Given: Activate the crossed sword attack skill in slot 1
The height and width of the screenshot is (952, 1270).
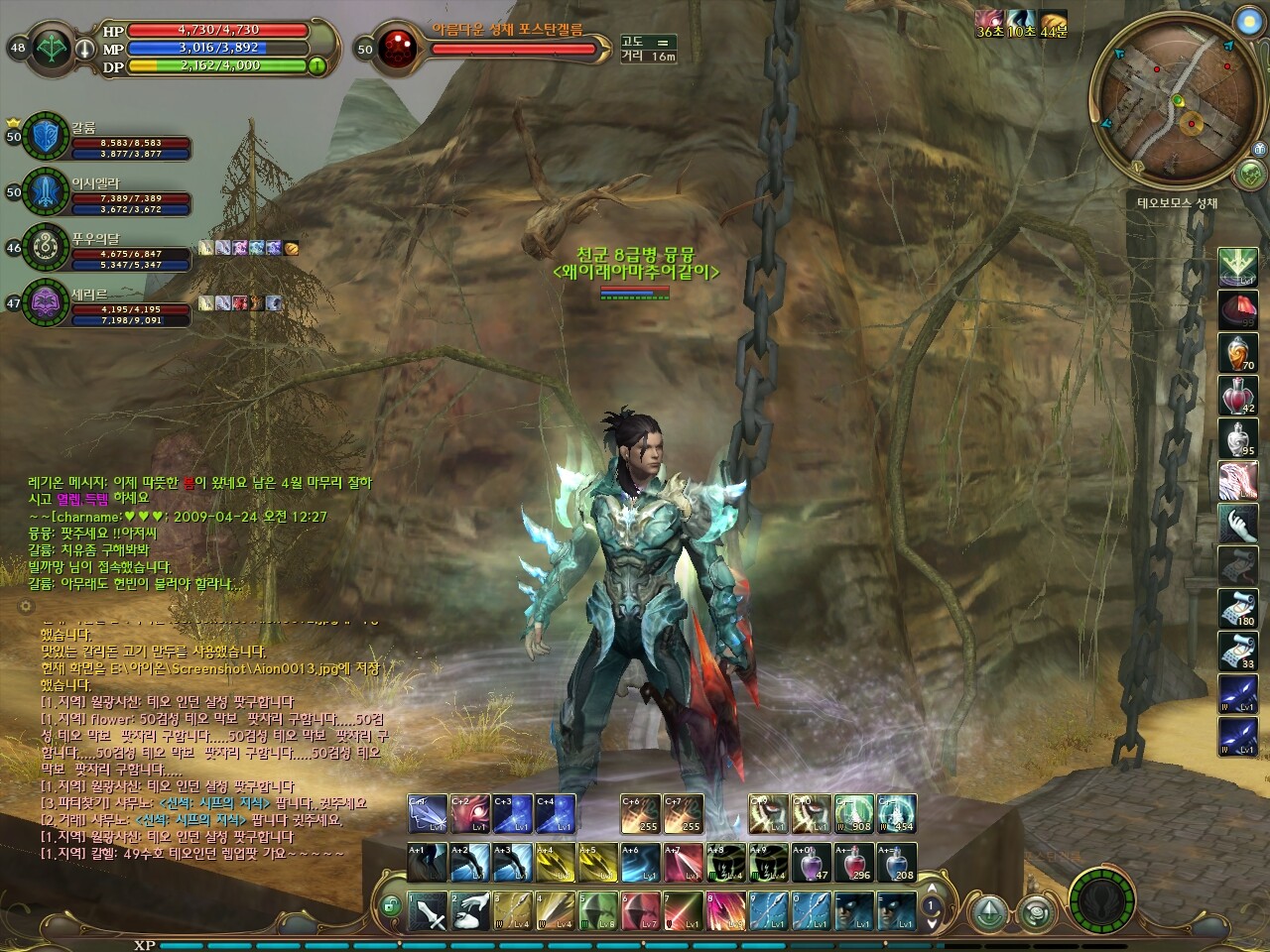Looking at the screenshot, I should (x=429, y=911).
